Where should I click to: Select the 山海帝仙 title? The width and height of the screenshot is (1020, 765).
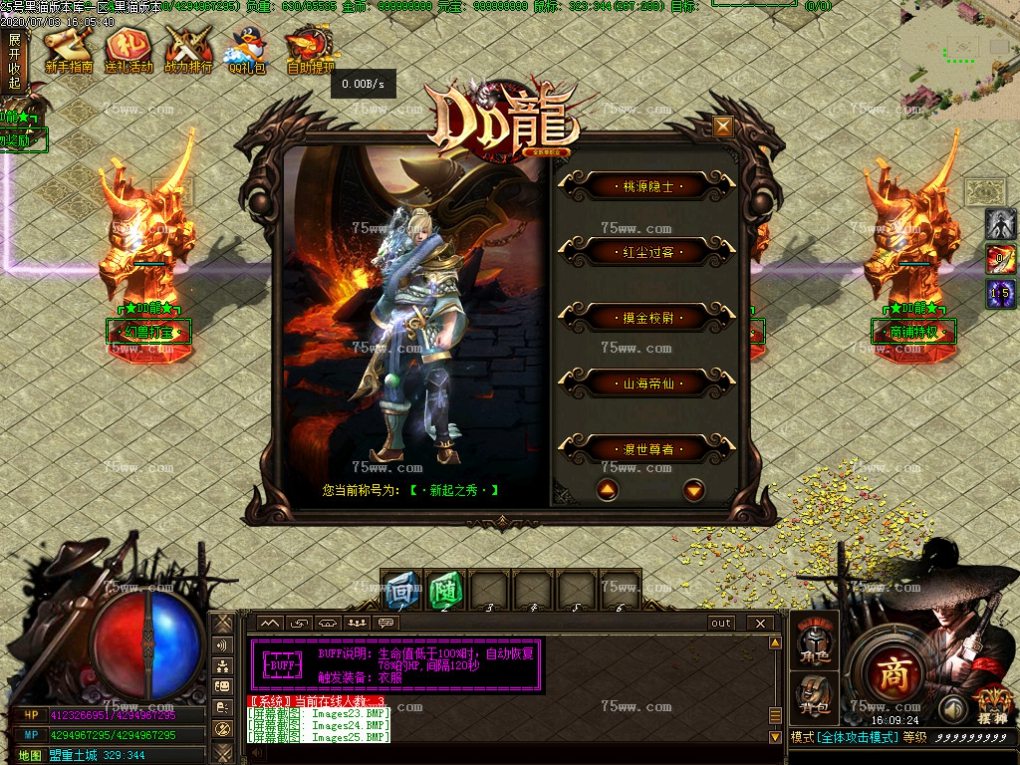coord(646,383)
